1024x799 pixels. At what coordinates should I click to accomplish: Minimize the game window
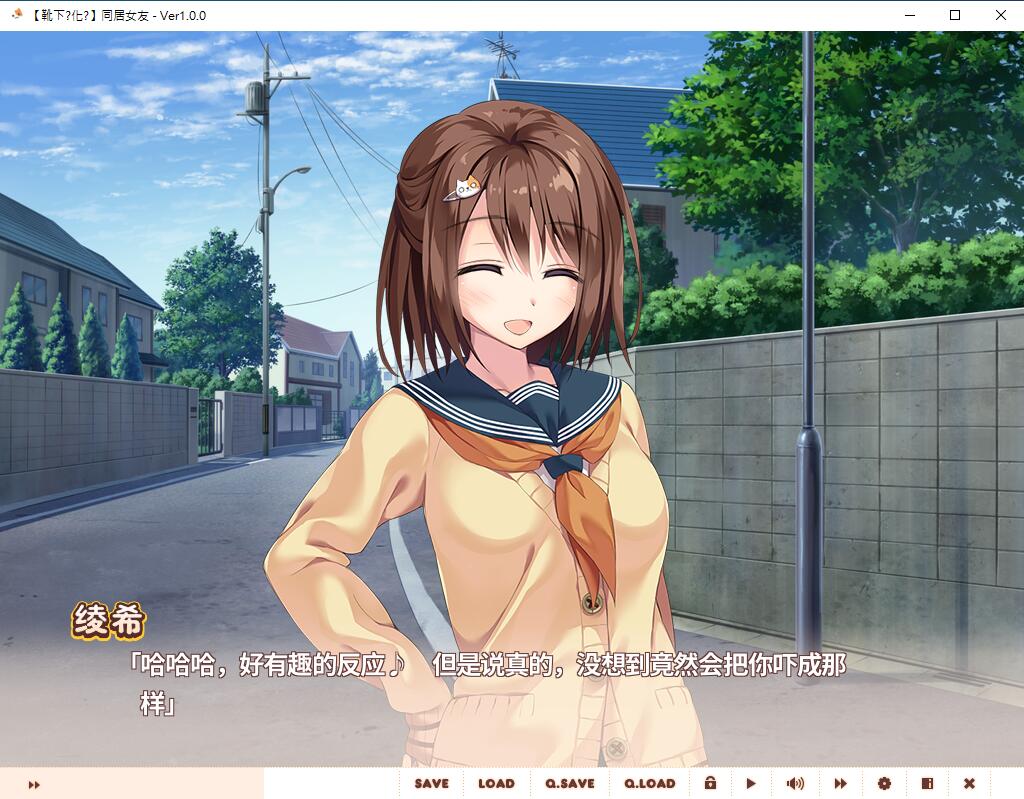coord(909,15)
